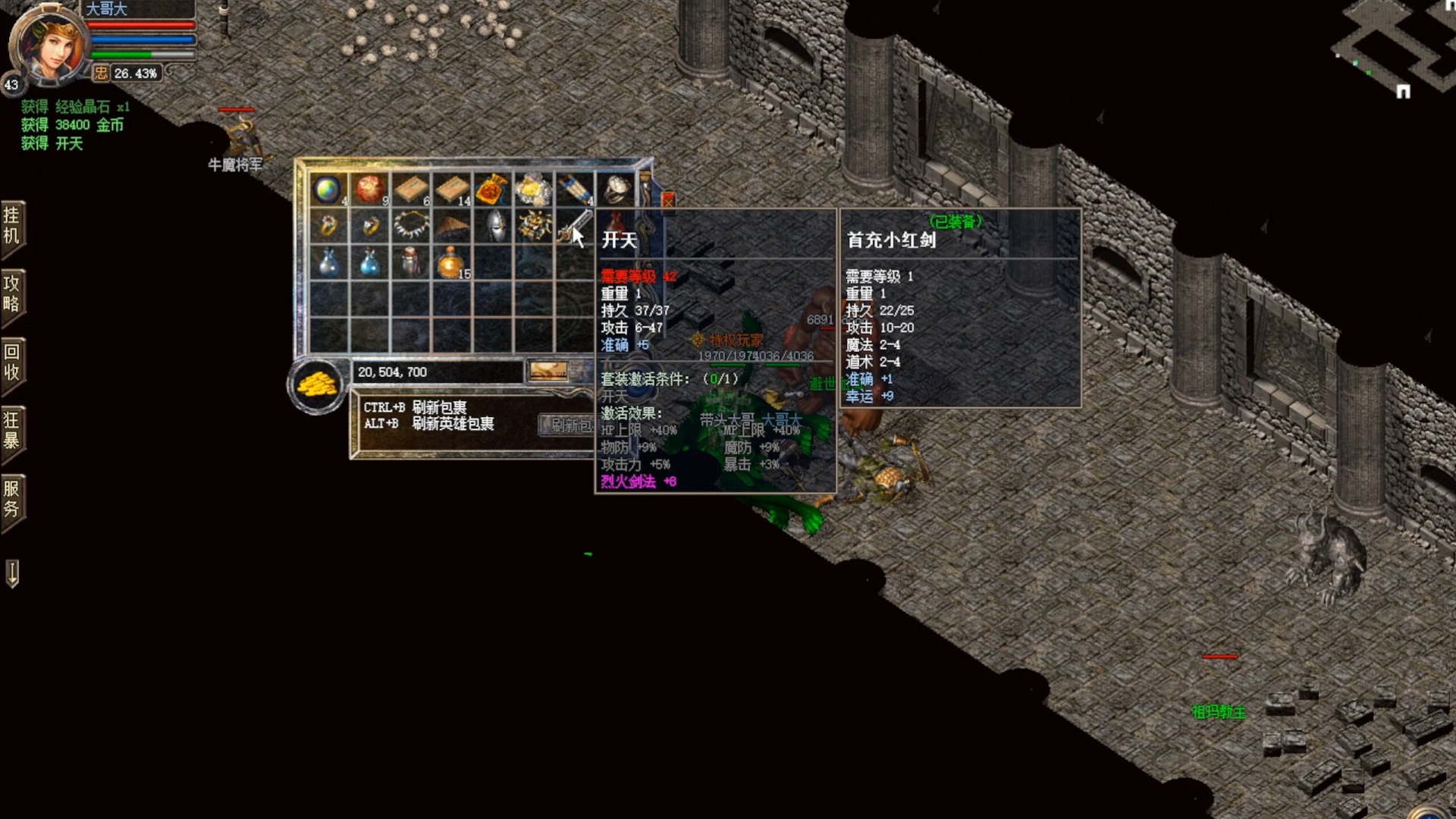Click the player portrait avatar
The width and height of the screenshot is (1456, 819).
point(49,44)
